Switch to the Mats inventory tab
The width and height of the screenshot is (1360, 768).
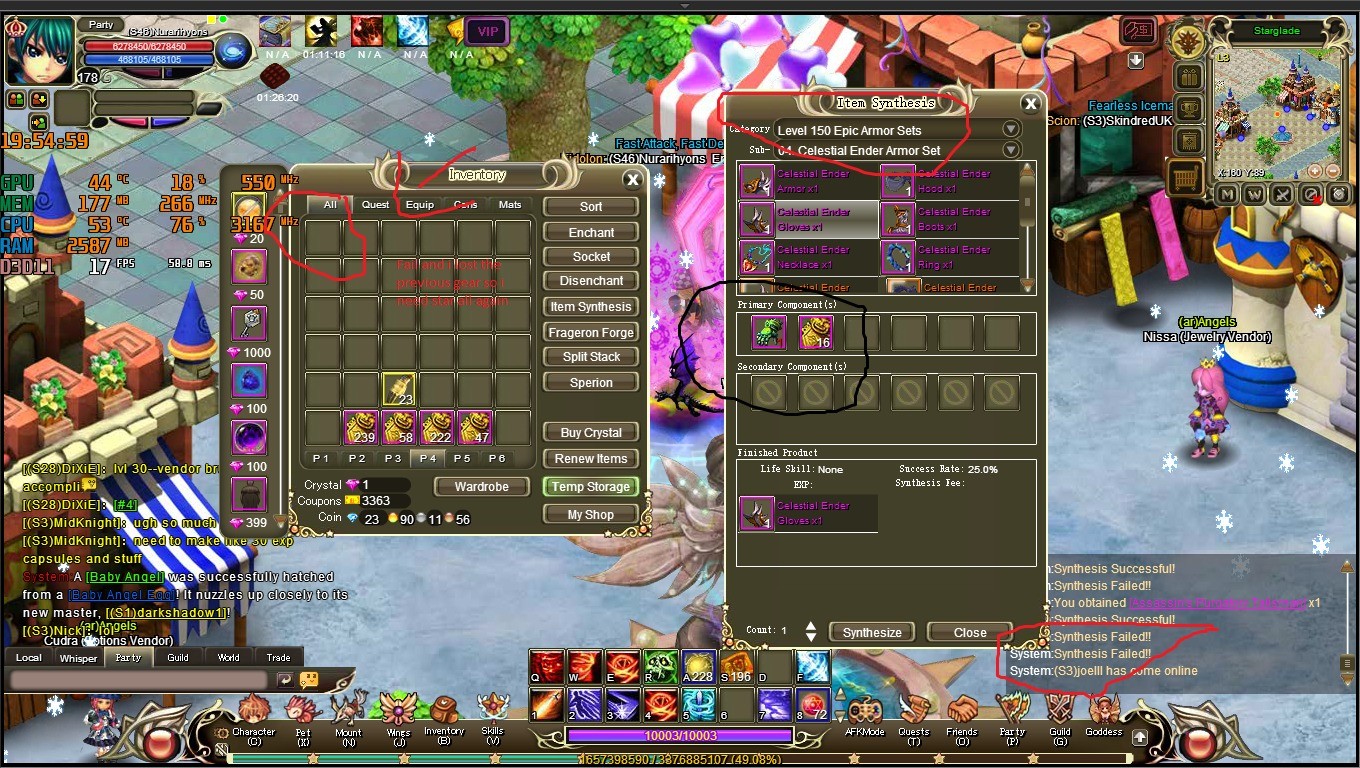(x=510, y=205)
